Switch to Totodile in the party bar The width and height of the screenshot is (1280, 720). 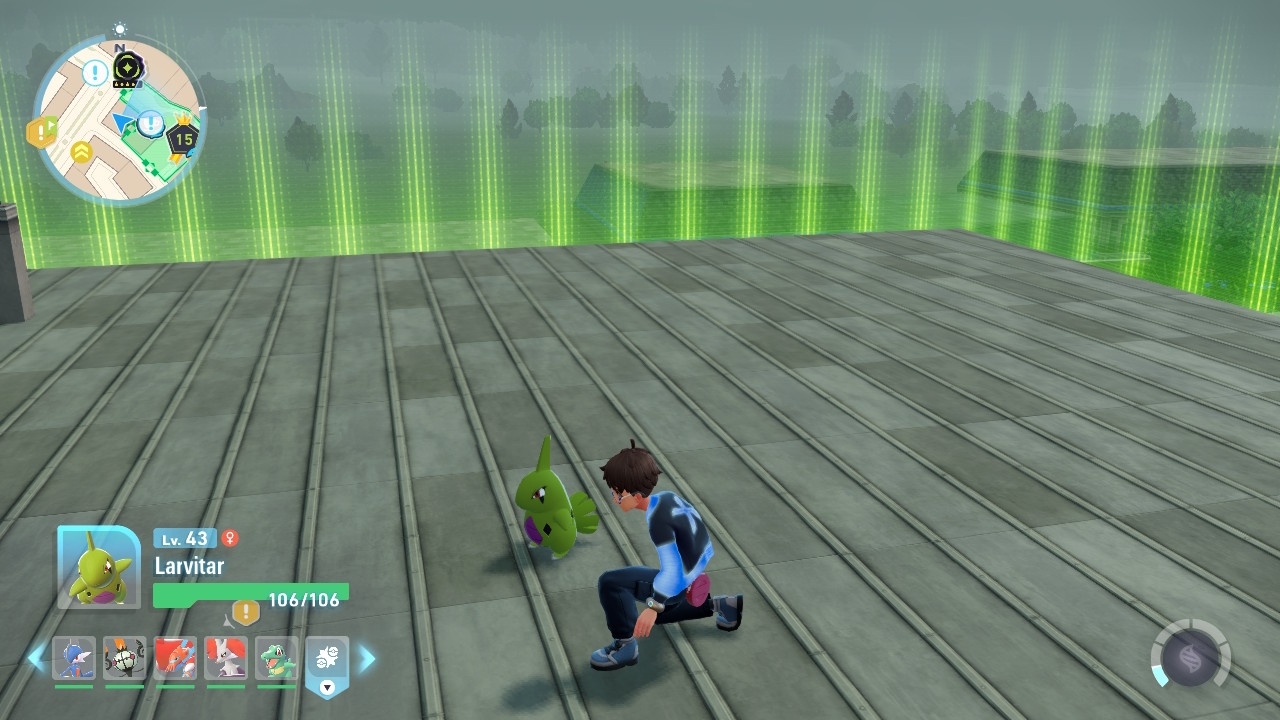click(x=276, y=659)
